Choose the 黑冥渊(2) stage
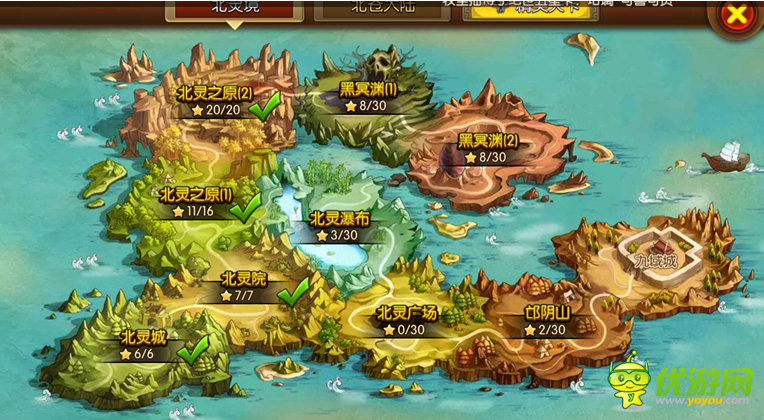 [x=488, y=147]
